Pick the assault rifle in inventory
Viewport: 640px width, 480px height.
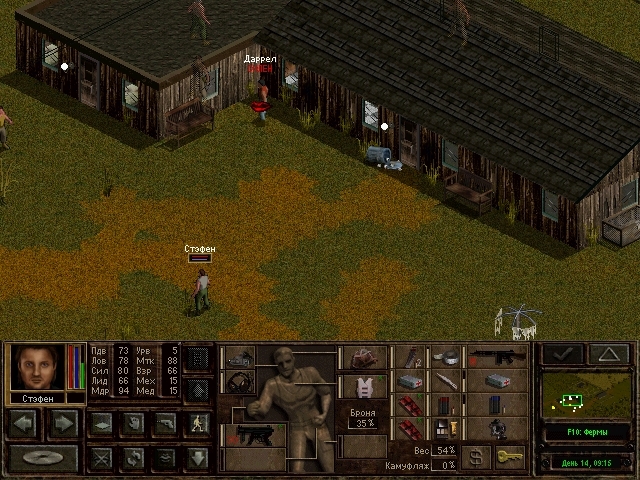point(496,357)
